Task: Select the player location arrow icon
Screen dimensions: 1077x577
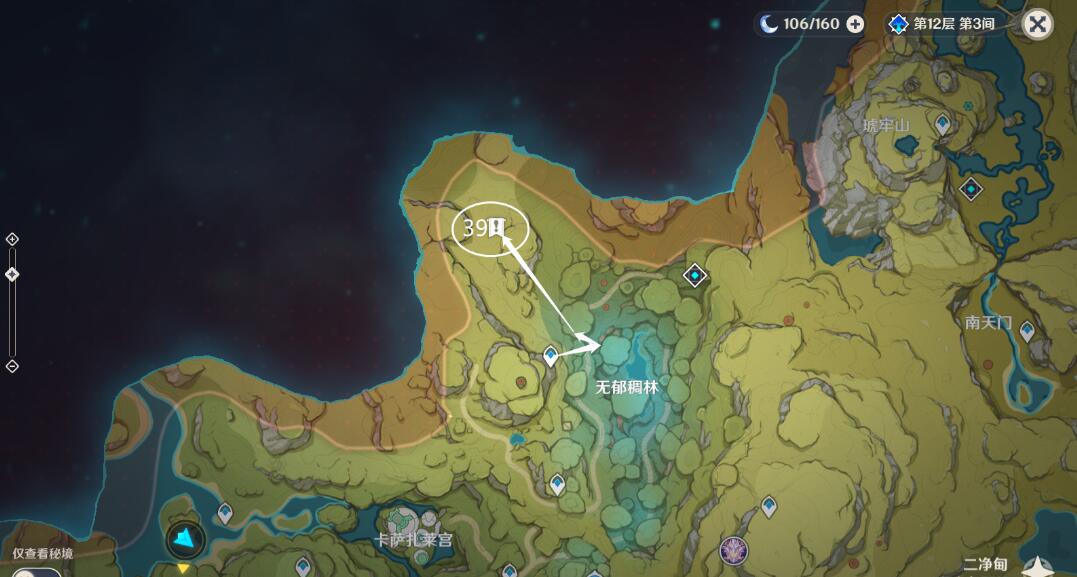Action: click(x=185, y=540)
